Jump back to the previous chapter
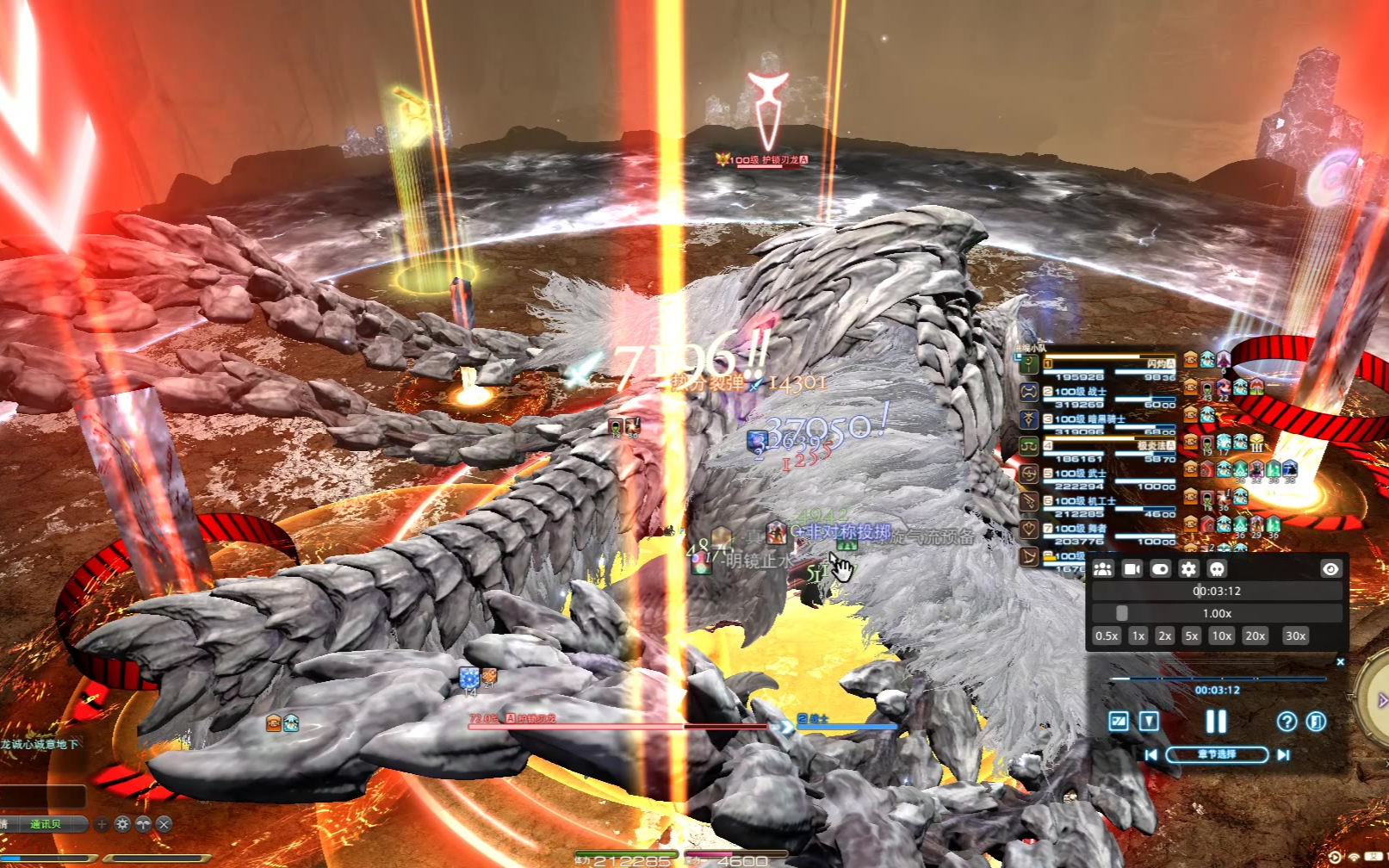Screen dimensions: 1389x868 pos(1151,754)
